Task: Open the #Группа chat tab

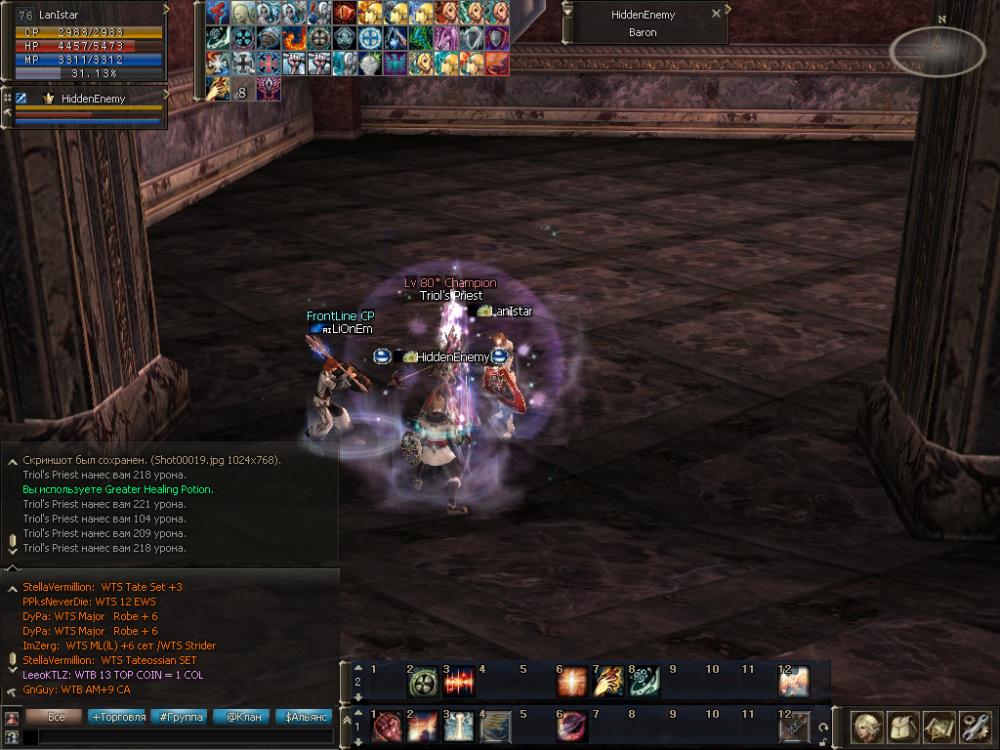Action: point(181,717)
